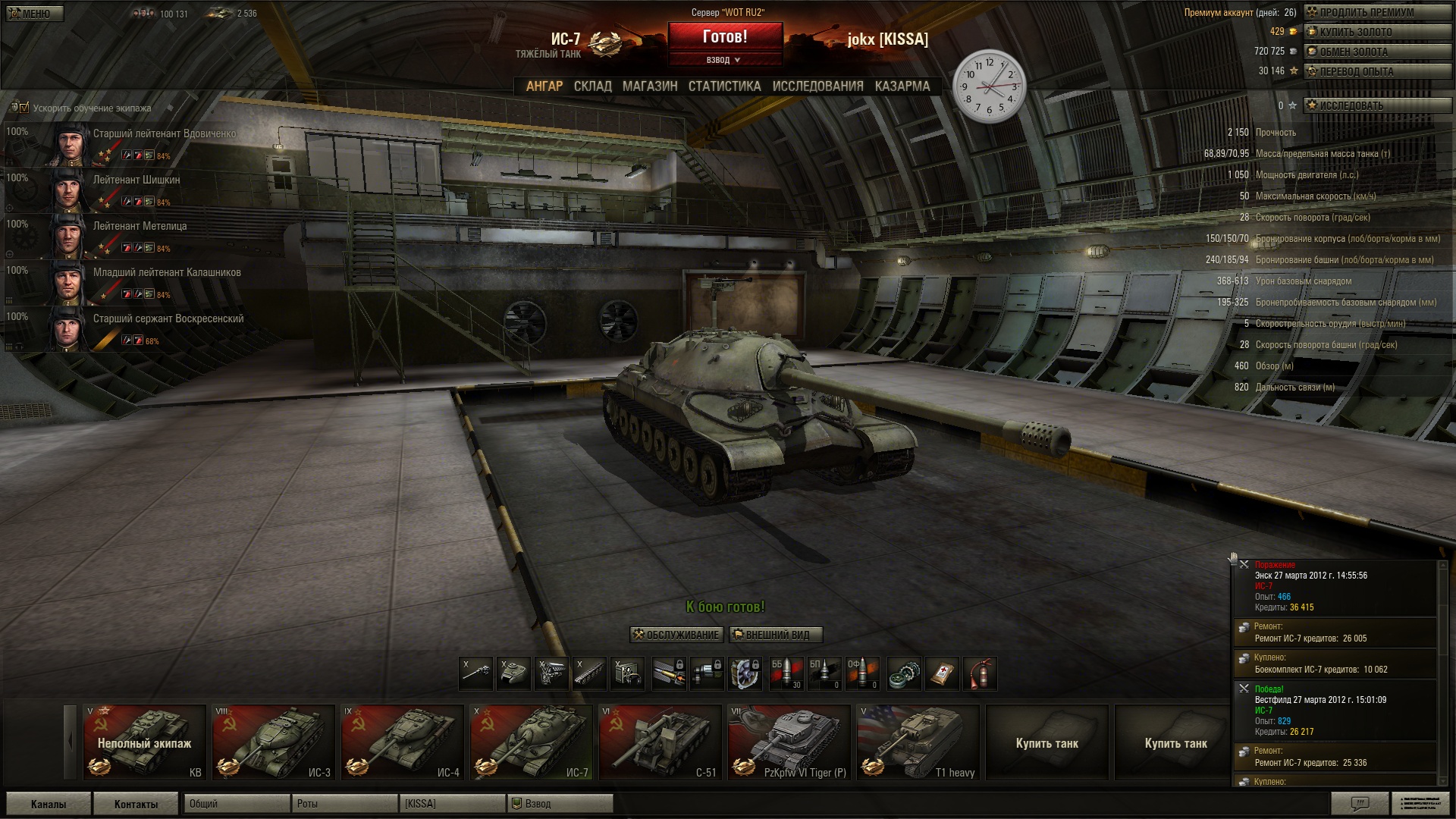
Task: Open Обмен золота
Action: point(1376,52)
